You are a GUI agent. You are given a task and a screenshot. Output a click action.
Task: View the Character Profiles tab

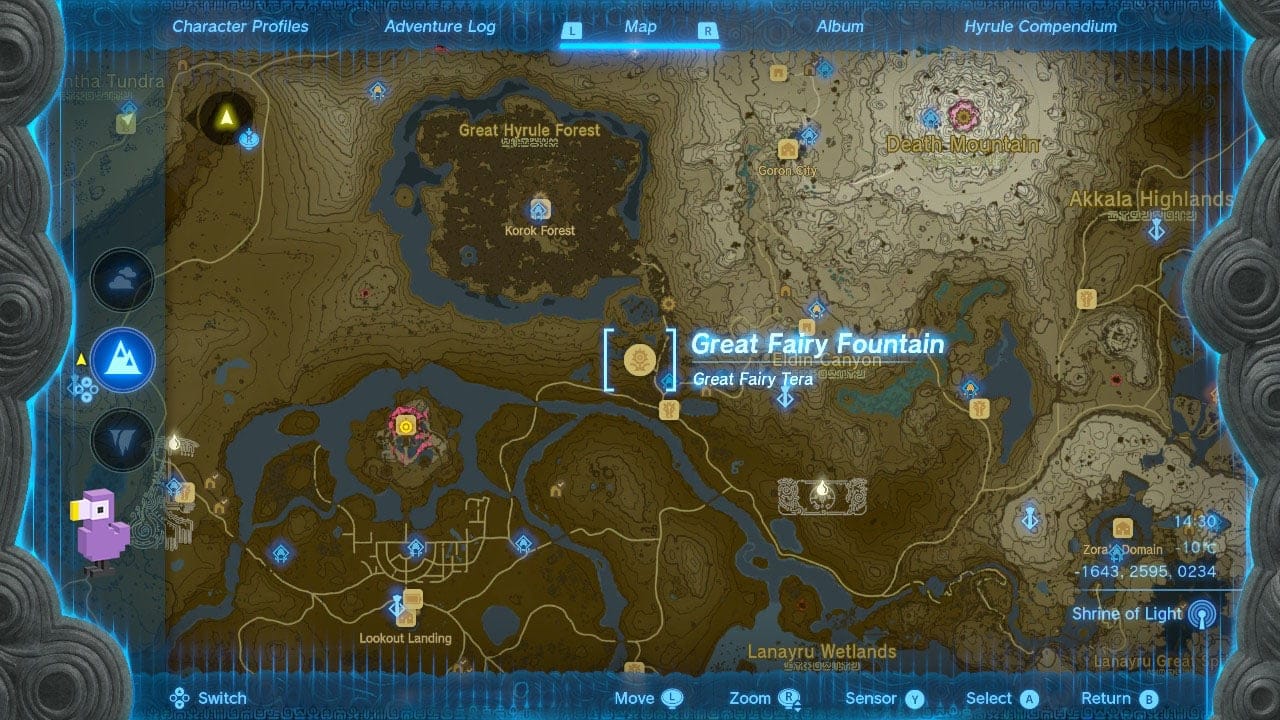(240, 27)
